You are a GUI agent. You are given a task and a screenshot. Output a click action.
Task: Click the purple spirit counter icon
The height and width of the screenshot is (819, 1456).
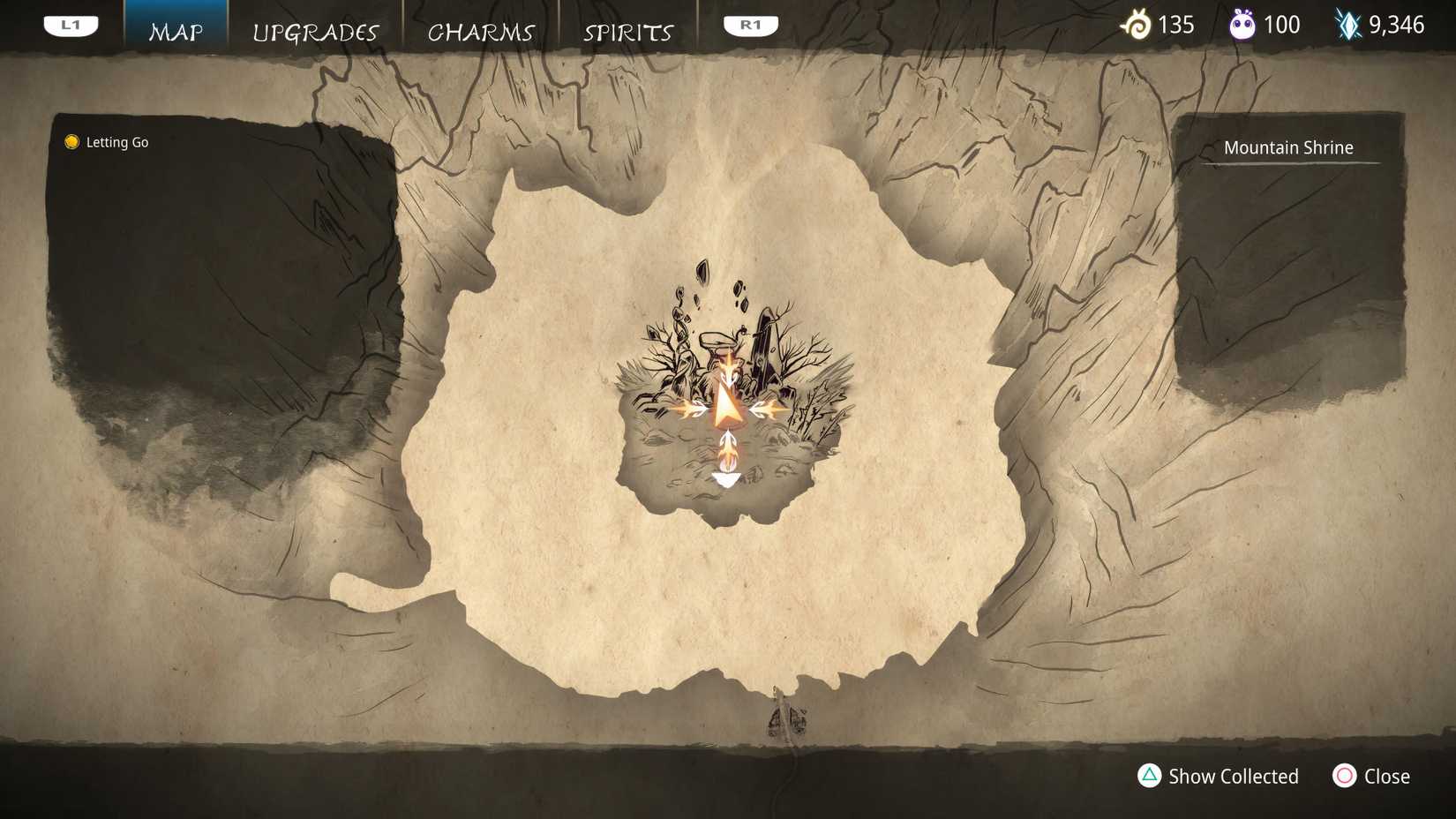(1244, 25)
